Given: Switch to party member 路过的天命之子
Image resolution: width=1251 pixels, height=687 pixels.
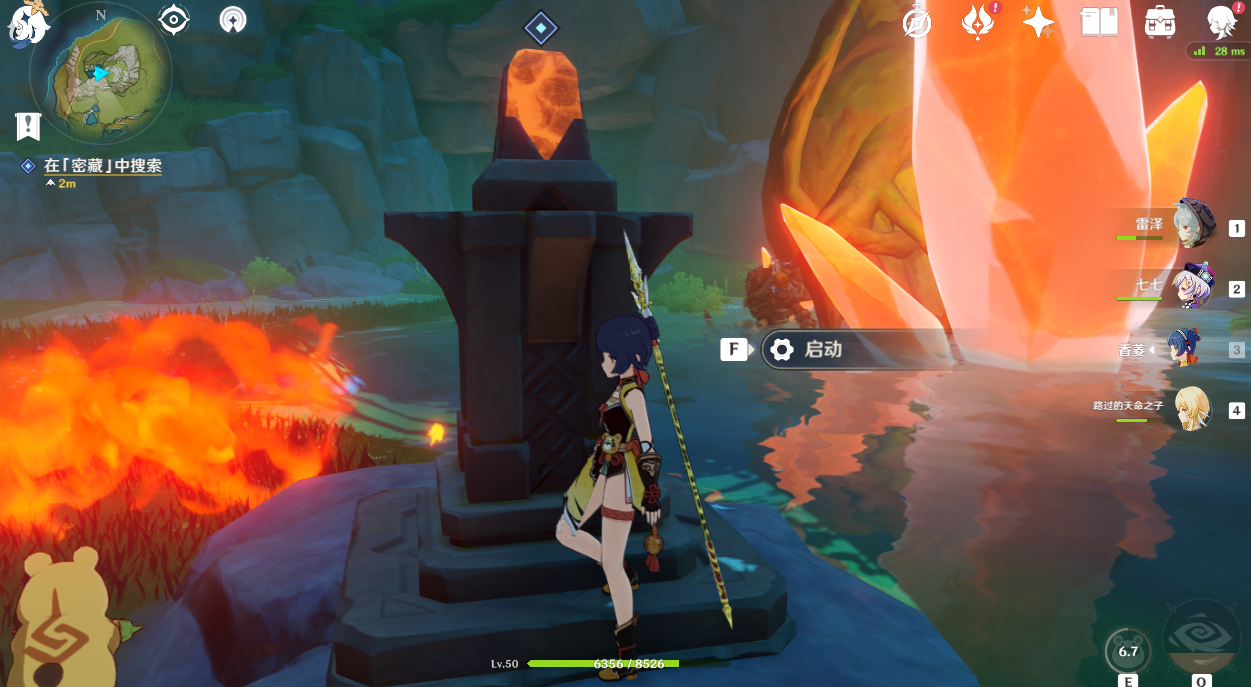Looking at the screenshot, I should (x=1192, y=408).
